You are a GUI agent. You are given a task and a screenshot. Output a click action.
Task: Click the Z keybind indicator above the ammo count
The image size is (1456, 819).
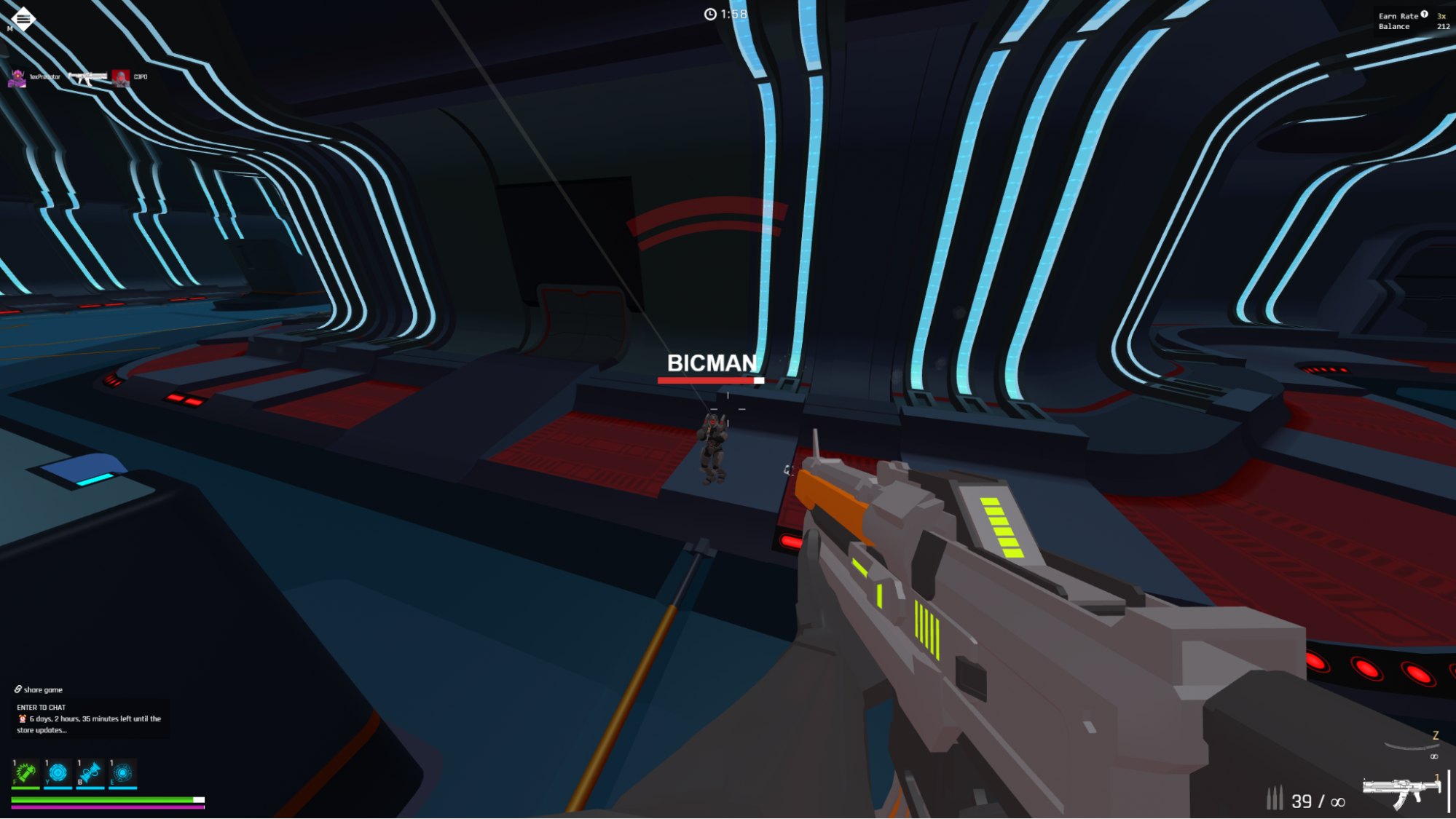1434,735
